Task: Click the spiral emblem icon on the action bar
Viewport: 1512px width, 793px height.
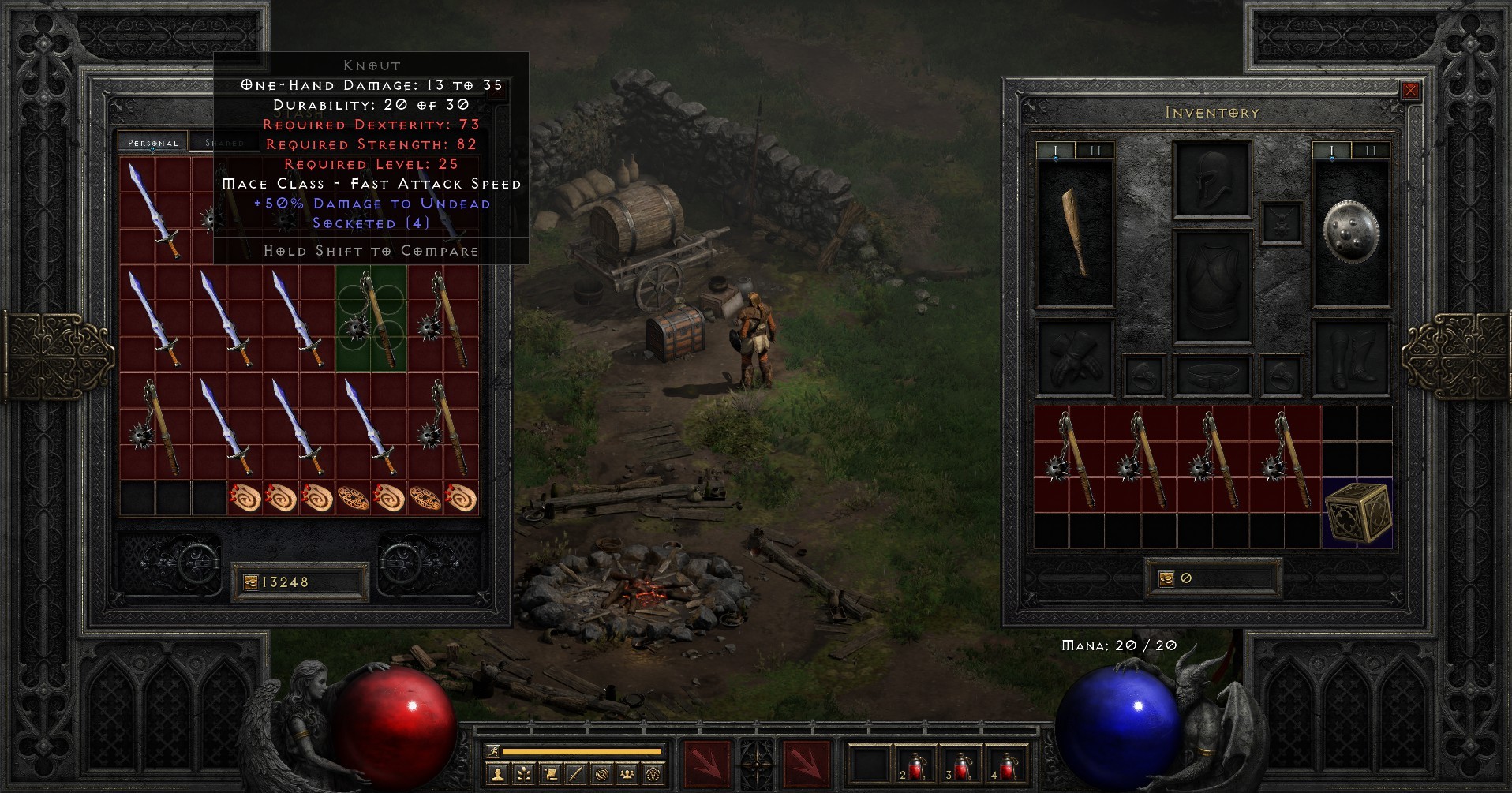Action: pyautogui.click(x=600, y=776)
